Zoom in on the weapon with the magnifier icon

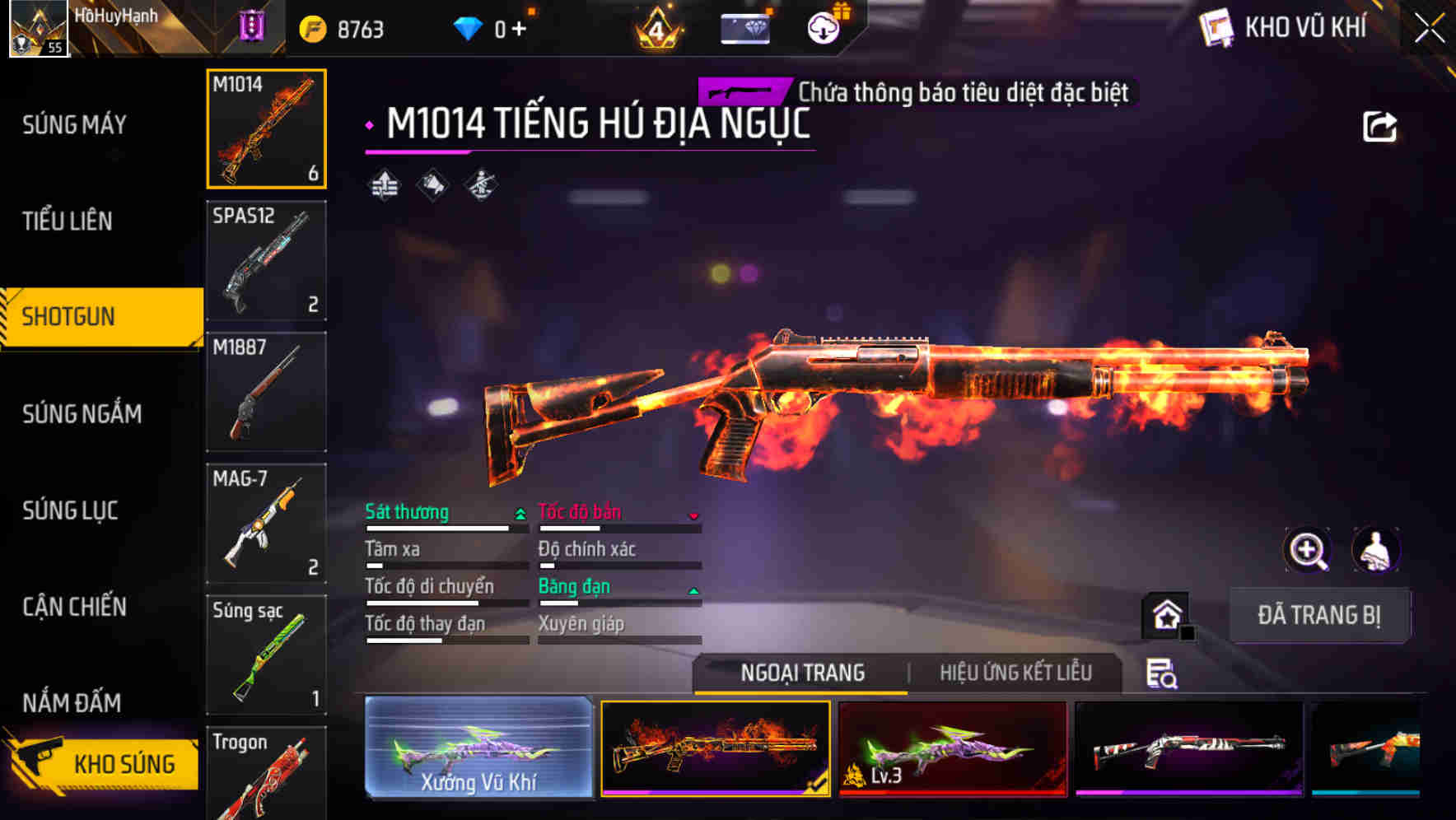1306,550
